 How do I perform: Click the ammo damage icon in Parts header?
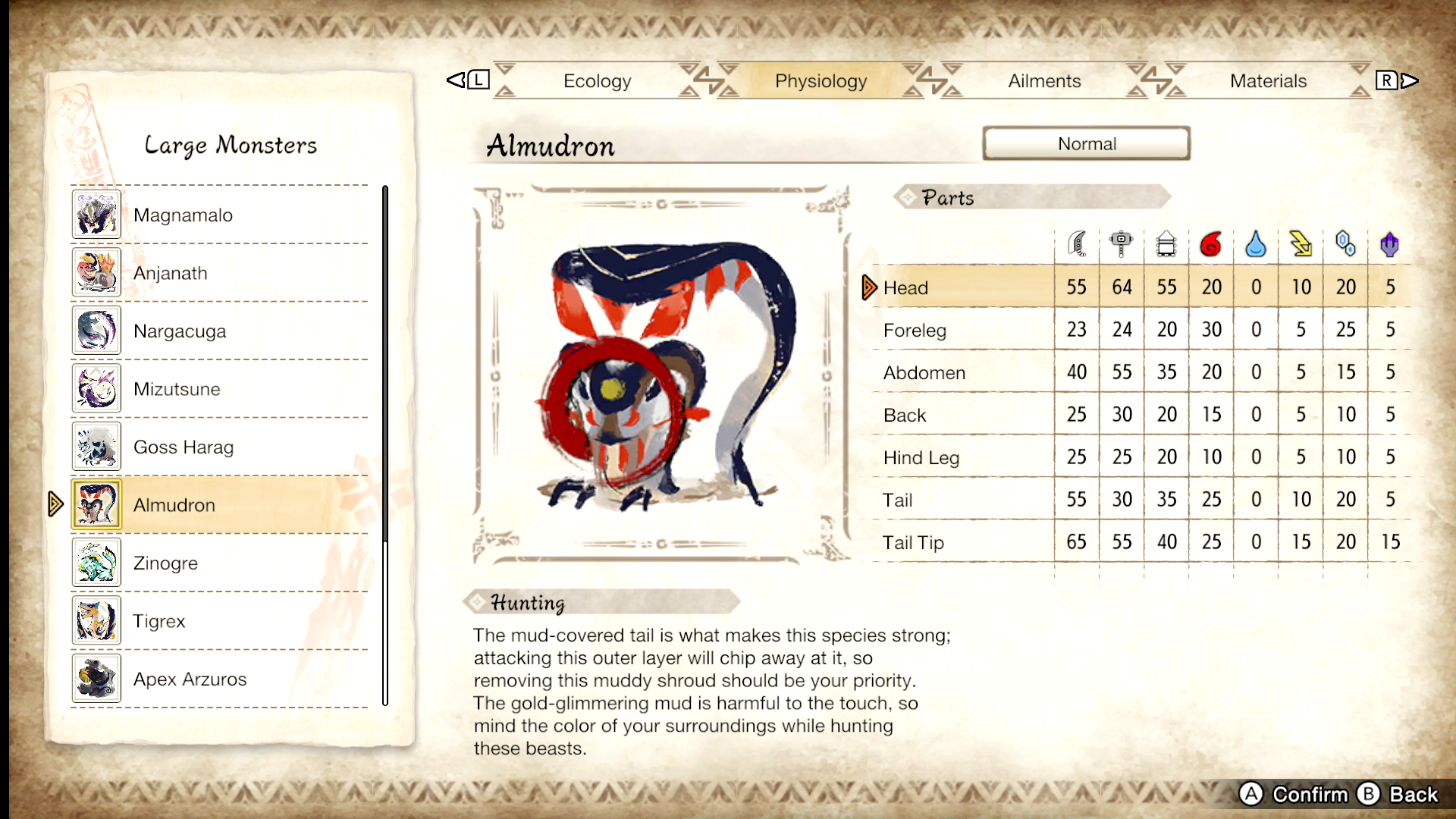[1166, 243]
